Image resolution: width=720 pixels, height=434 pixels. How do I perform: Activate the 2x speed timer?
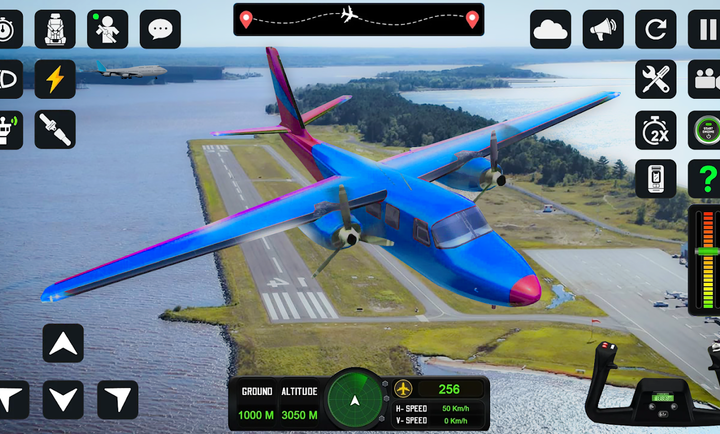655,130
